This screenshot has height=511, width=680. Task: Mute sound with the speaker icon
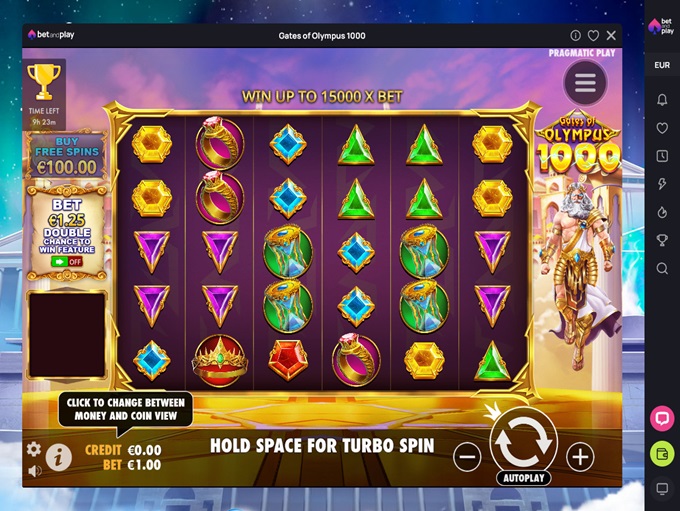point(34,471)
